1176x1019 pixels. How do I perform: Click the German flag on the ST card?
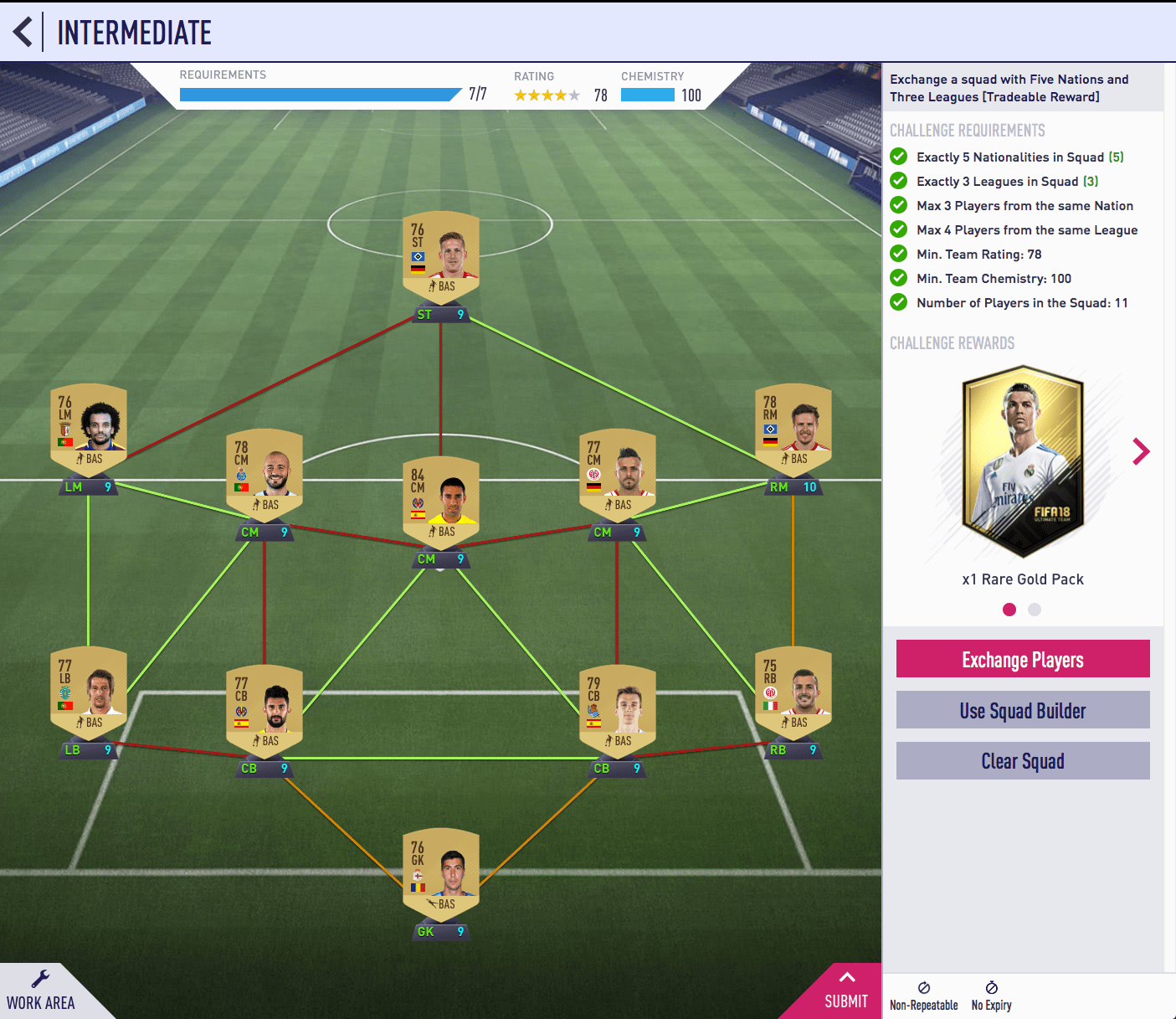point(419,270)
